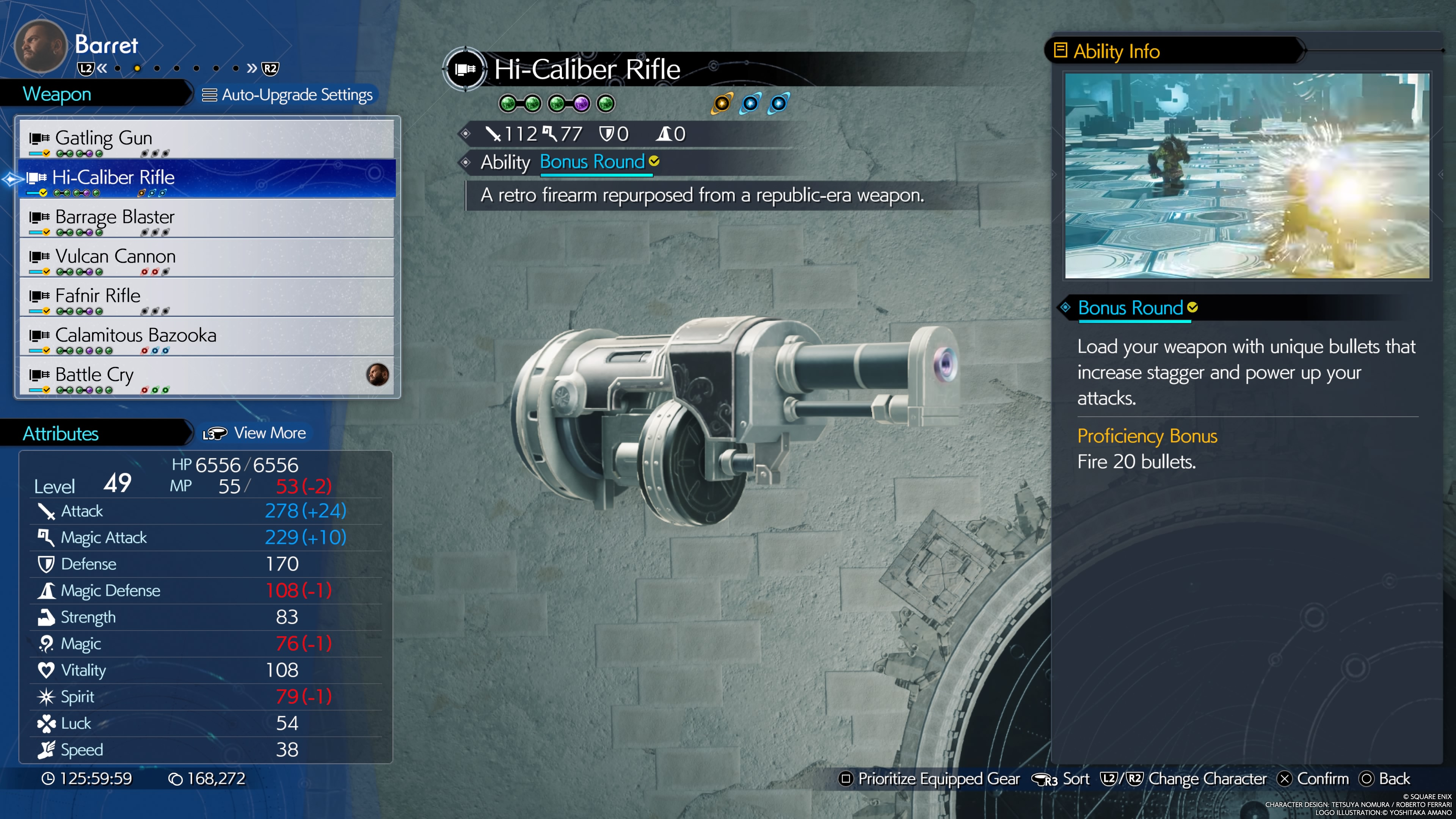Click the Bonus Round ability preview thumbnail
This screenshot has width=1456, height=819.
(1247, 176)
